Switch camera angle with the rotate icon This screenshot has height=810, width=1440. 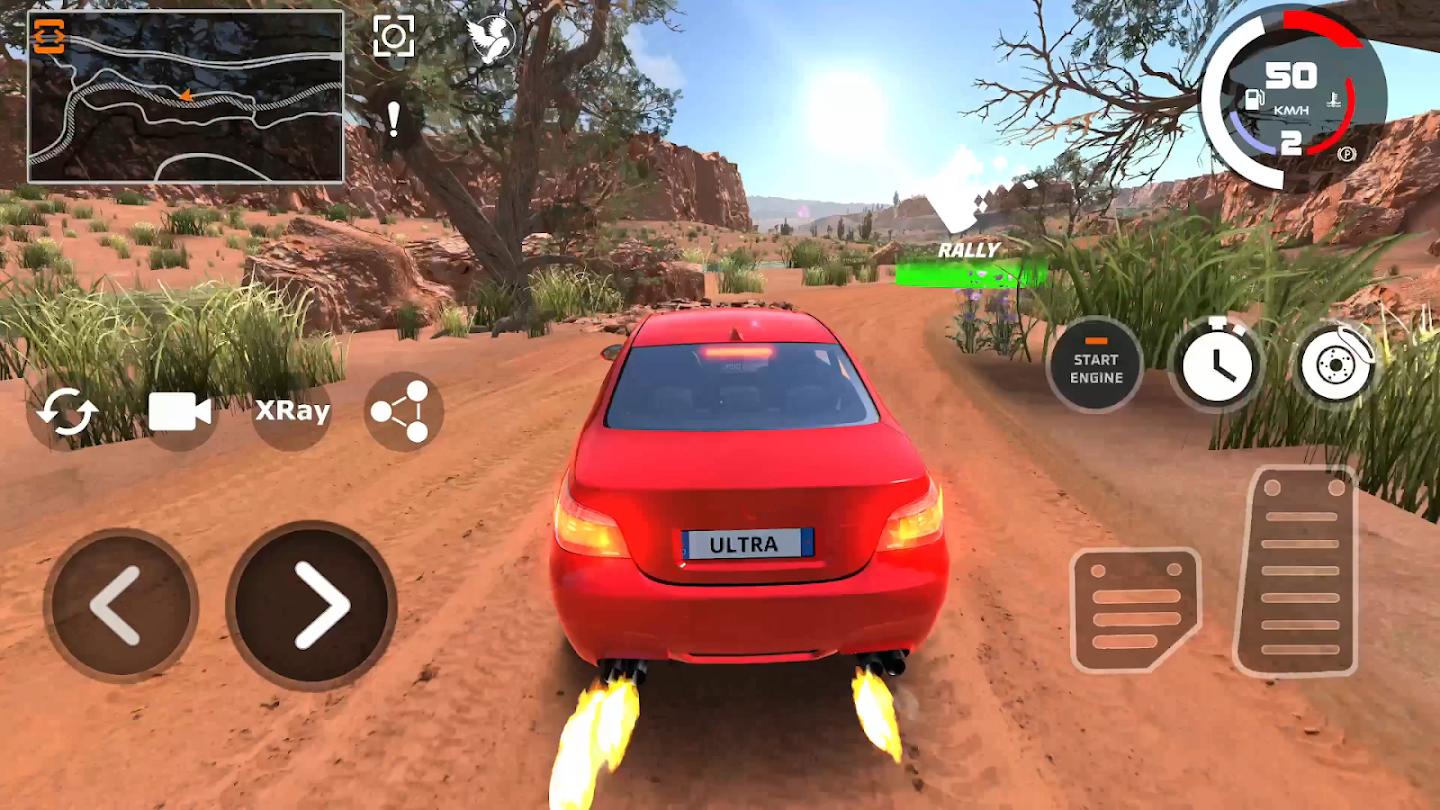coord(66,411)
